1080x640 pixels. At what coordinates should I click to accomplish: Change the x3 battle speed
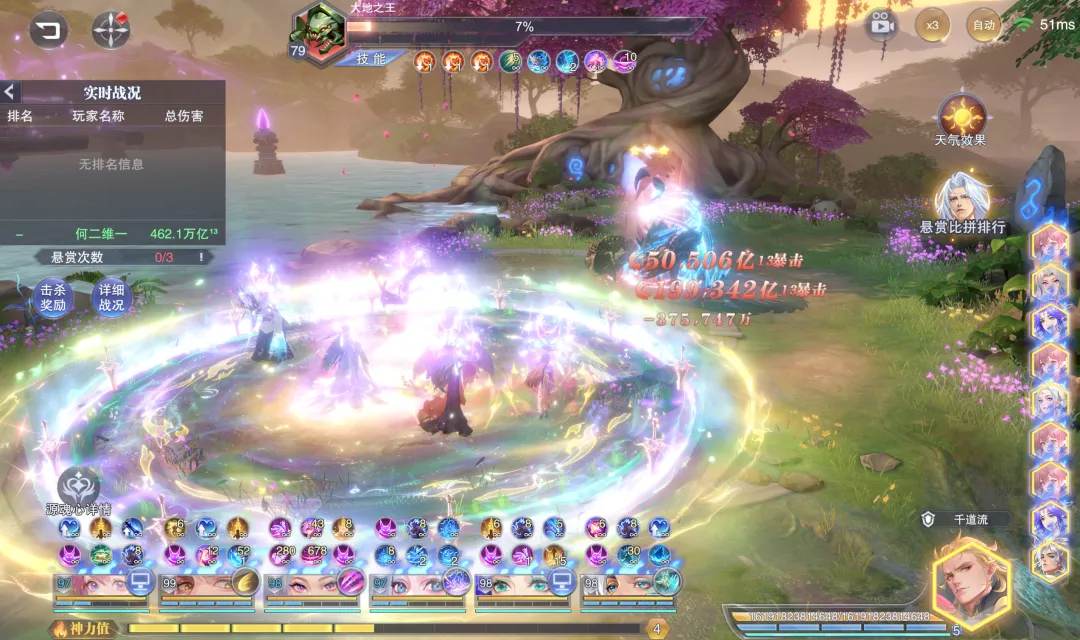tap(932, 24)
